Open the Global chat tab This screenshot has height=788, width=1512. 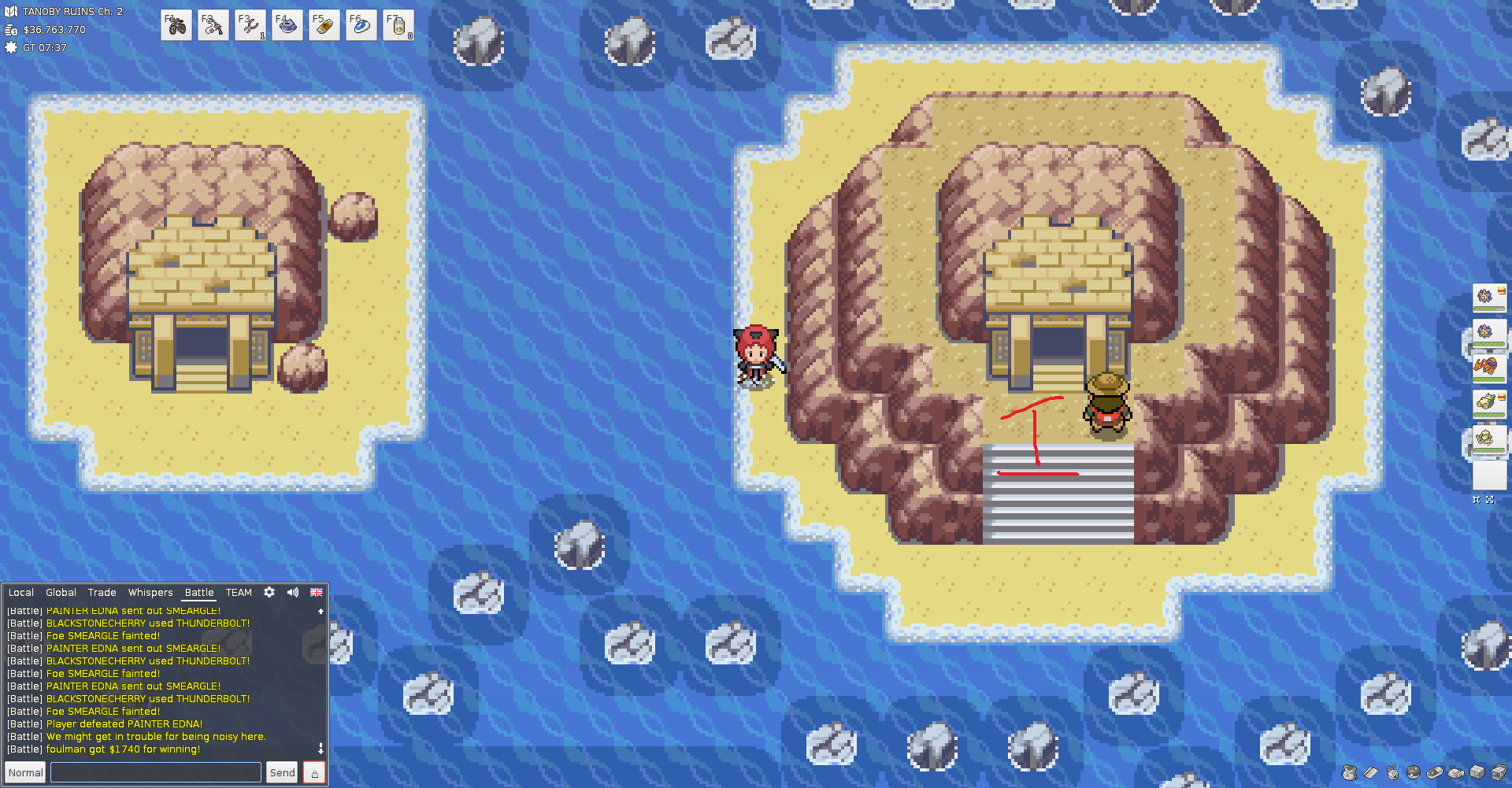click(61, 593)
